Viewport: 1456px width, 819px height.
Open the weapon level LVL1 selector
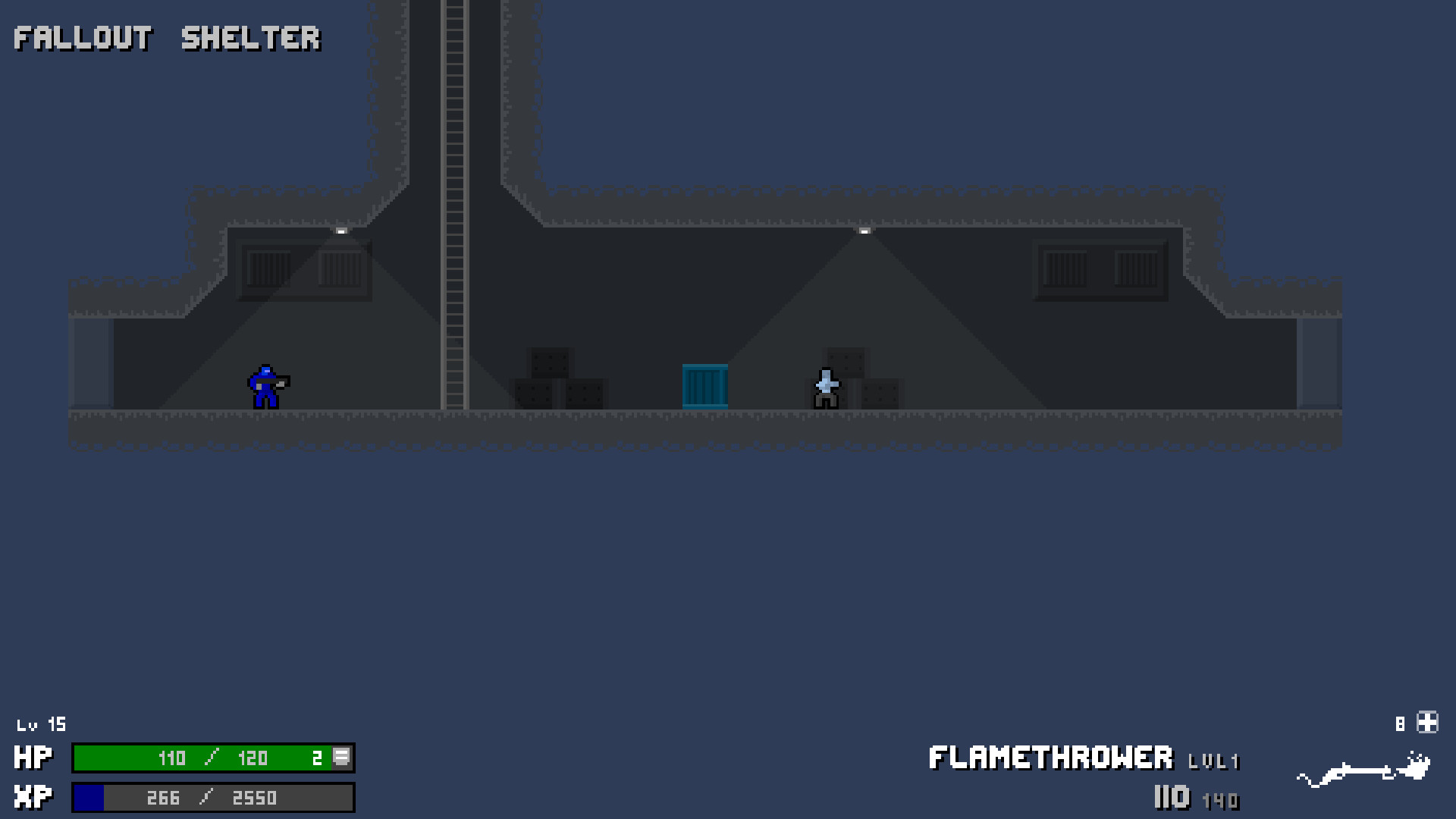[1213, 761]
